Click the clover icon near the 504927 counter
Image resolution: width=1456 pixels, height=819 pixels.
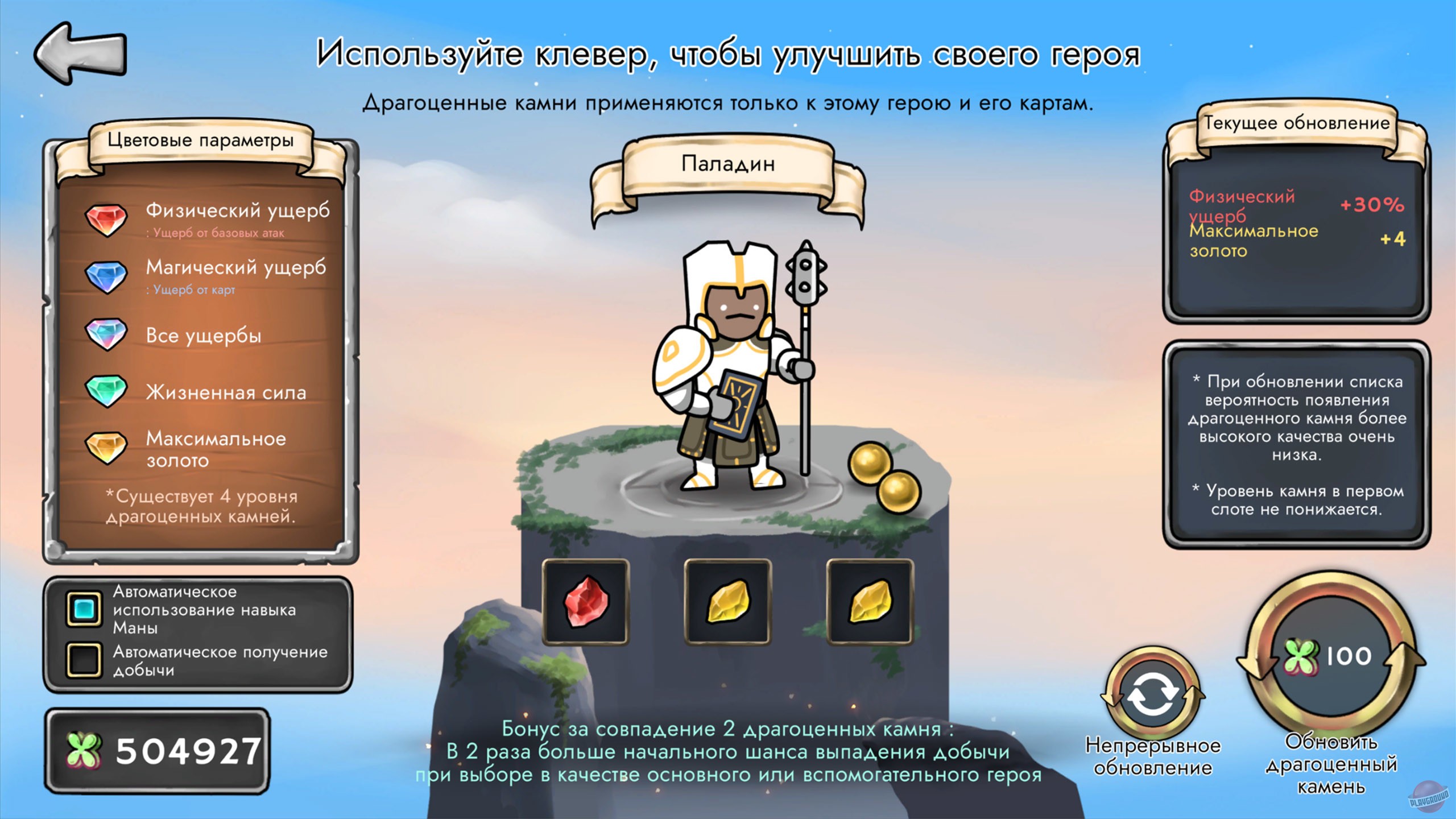[84, 749]
